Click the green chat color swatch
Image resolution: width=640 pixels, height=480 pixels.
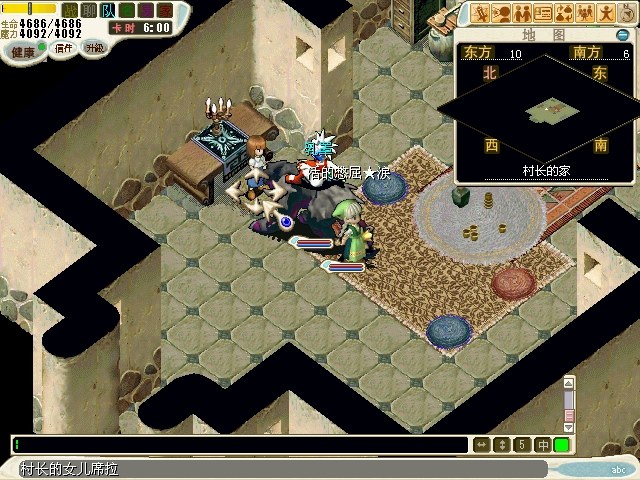[561, 444]
